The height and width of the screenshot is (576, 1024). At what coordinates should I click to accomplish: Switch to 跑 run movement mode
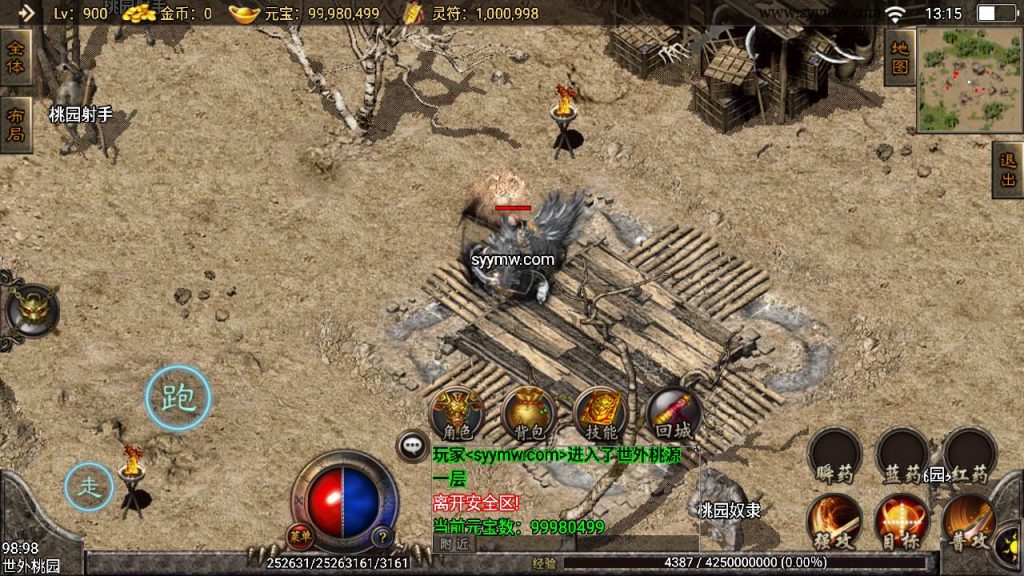point(178,399)
